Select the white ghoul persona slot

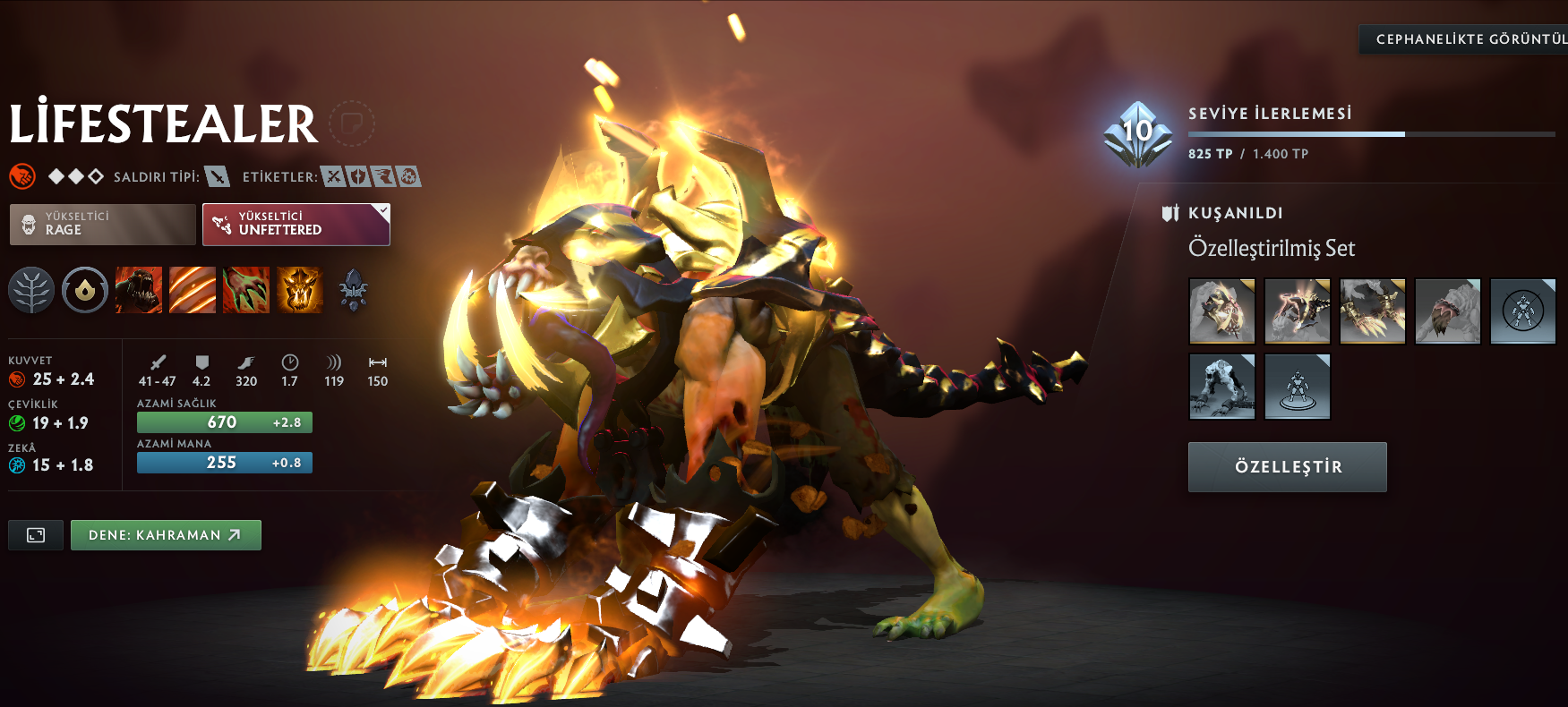point(1221,386)
